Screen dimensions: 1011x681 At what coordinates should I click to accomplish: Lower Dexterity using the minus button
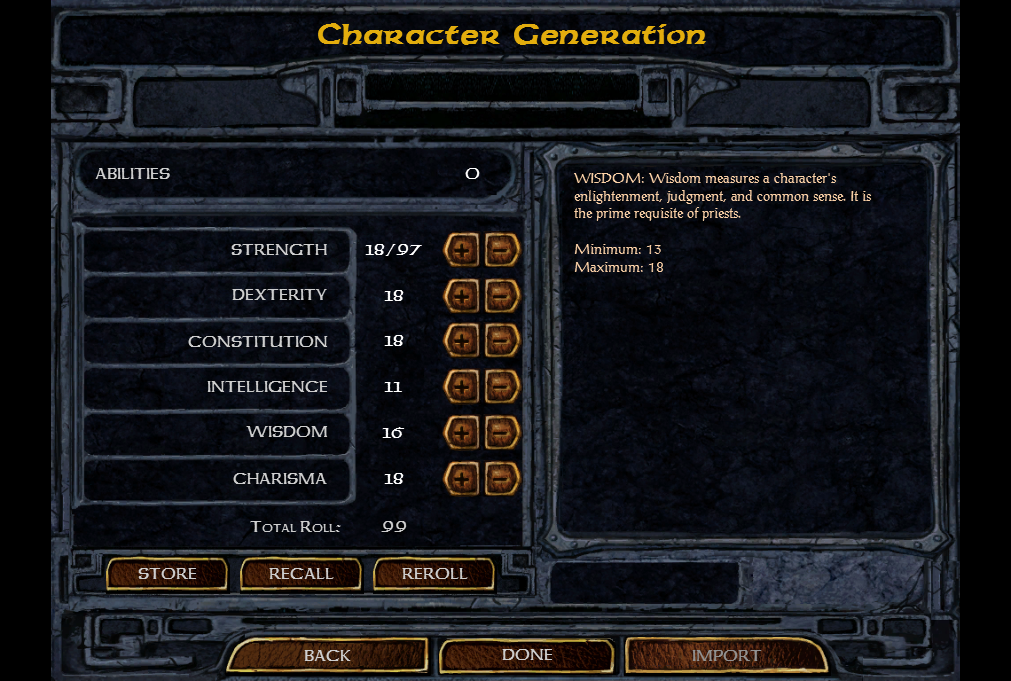[x=502, y=296]
